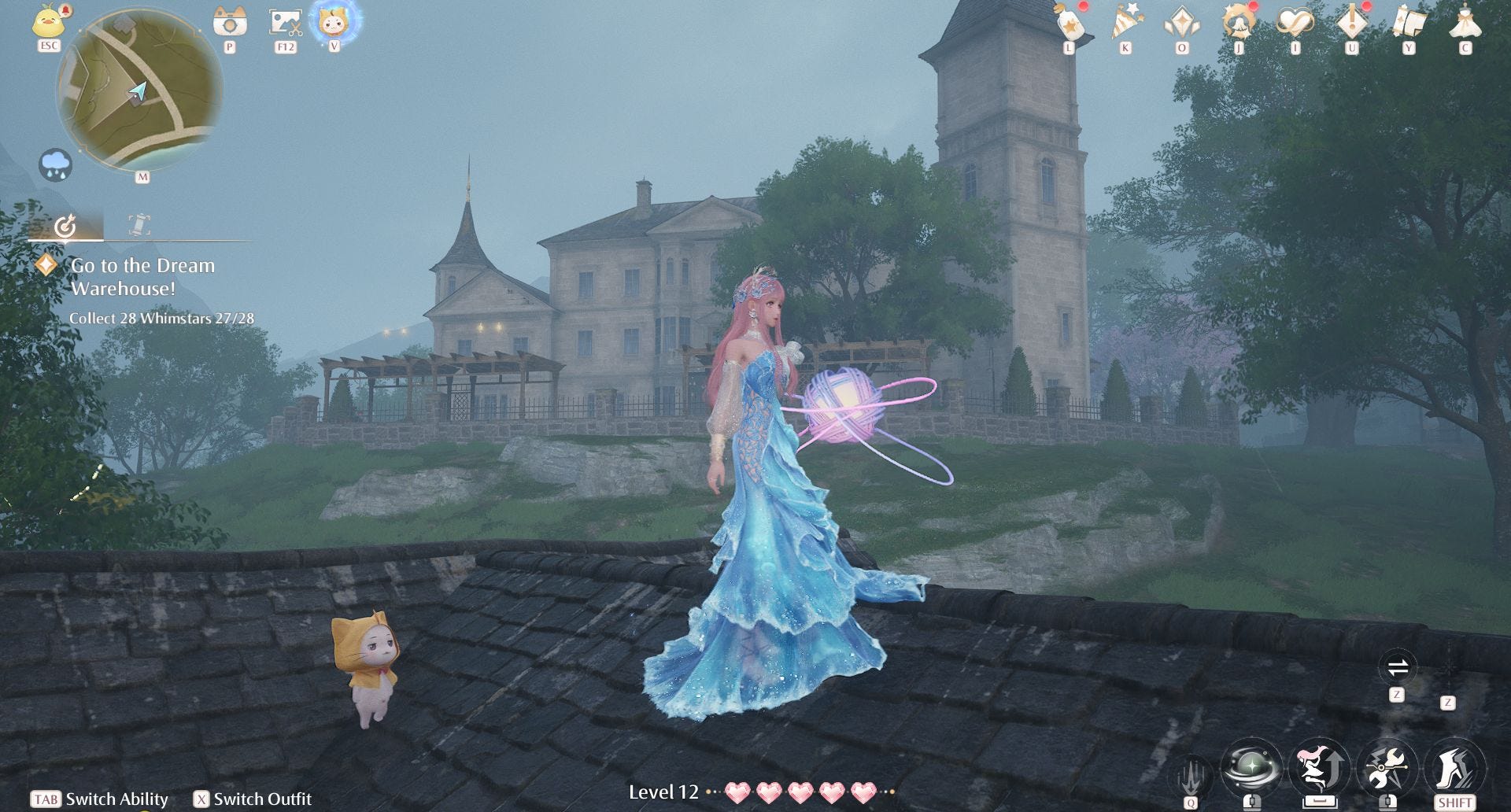1511x812 pixels.
Task: Open the paper scroll icon
Action: pos(1408,23)
